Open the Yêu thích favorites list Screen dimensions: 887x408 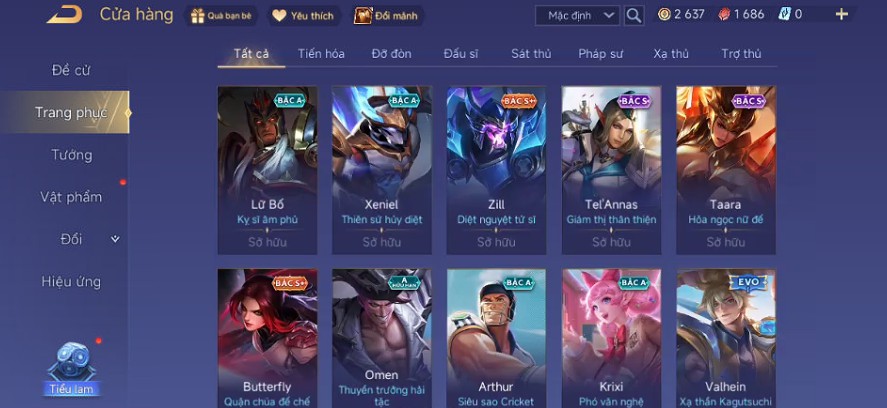(305, 15)
